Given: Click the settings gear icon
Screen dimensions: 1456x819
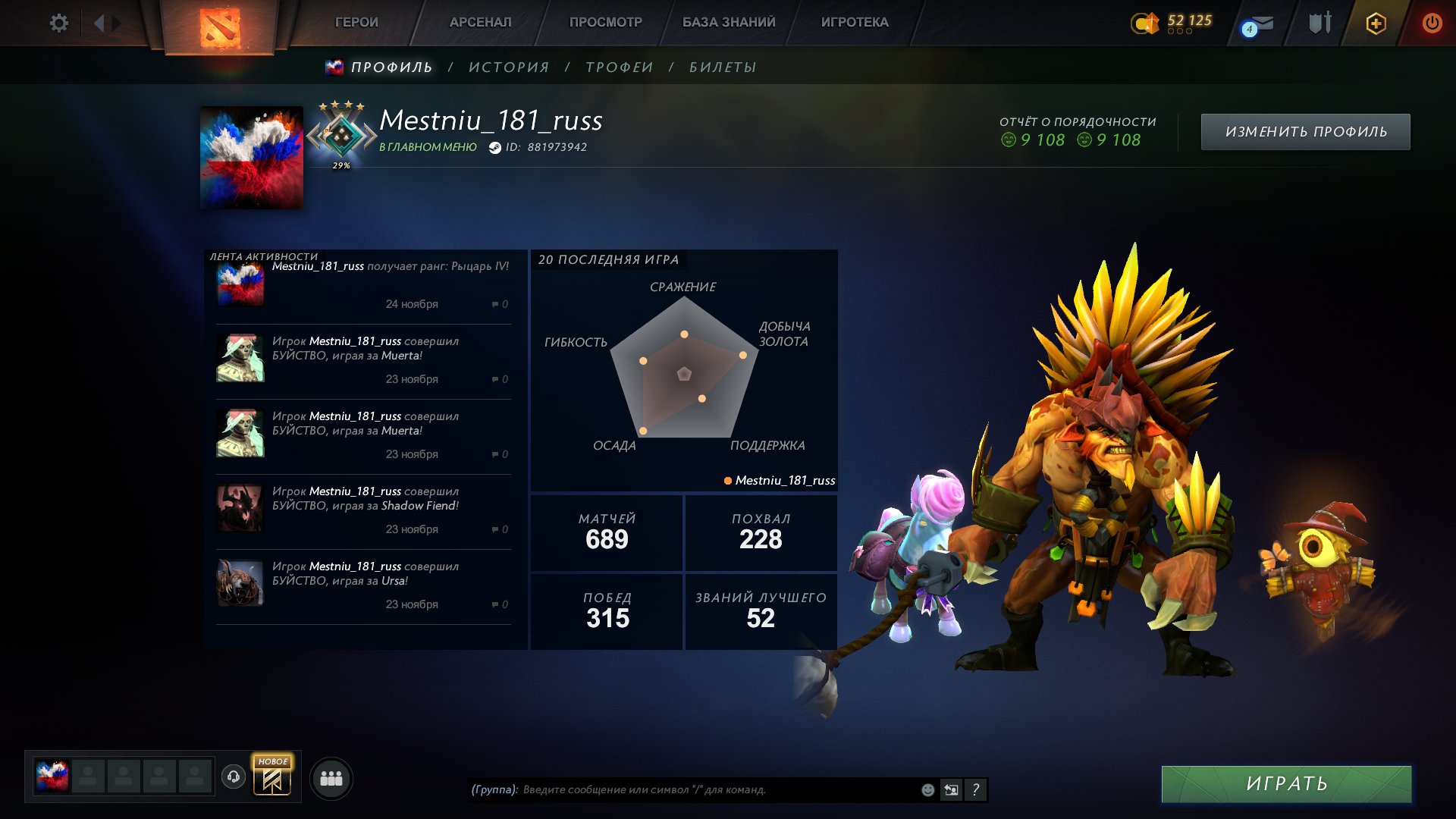Looking at the screenshot, I should pyautogui.click(x=59, y=23).
